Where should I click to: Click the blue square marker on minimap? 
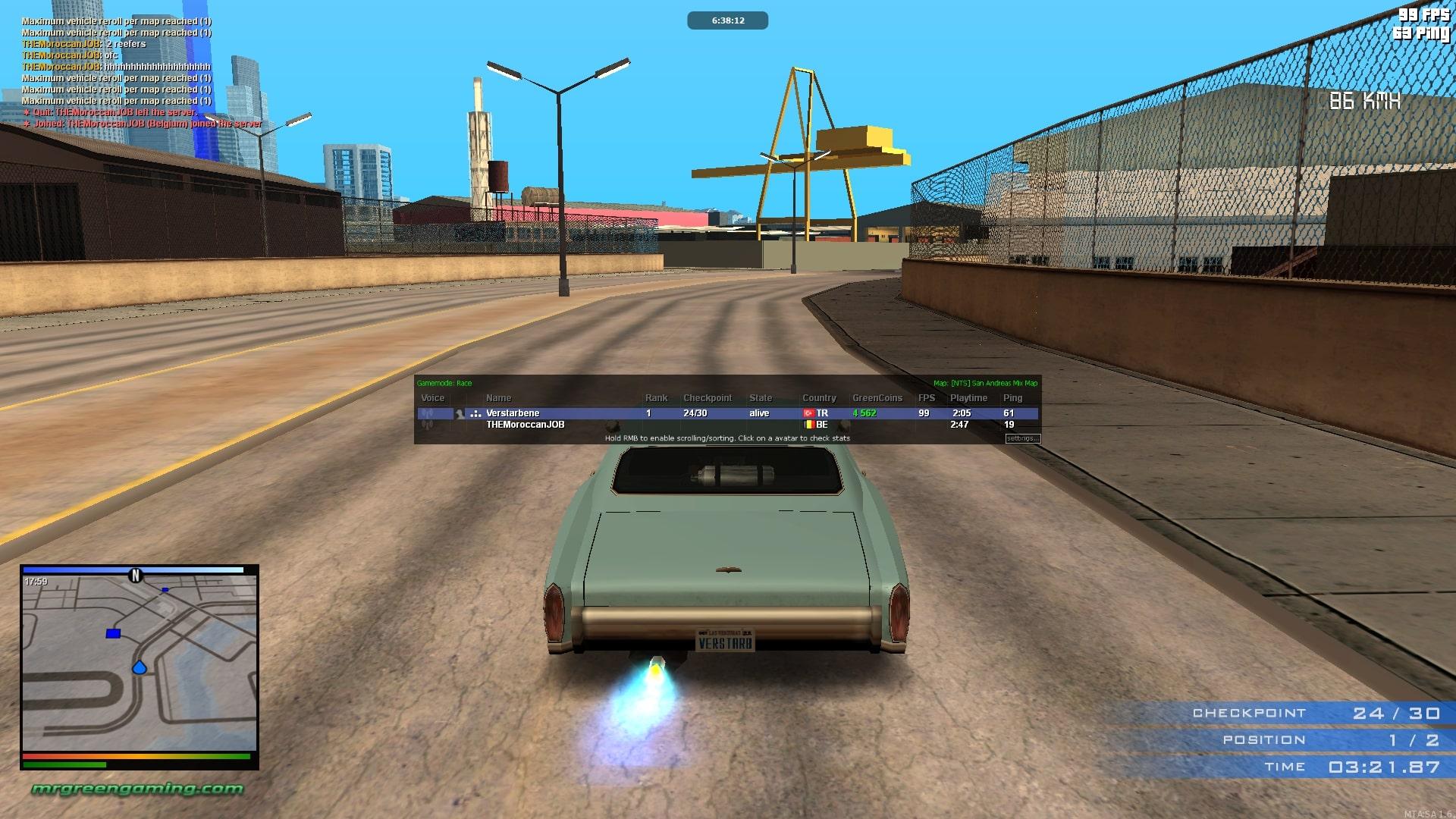pos(113,633)
